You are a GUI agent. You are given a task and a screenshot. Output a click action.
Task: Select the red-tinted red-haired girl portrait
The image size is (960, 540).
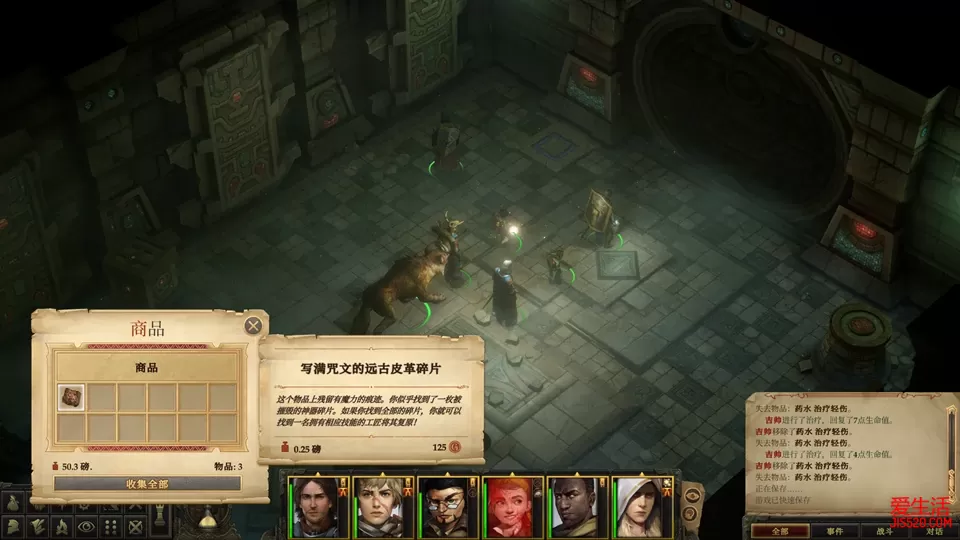(x=512, y=506)
